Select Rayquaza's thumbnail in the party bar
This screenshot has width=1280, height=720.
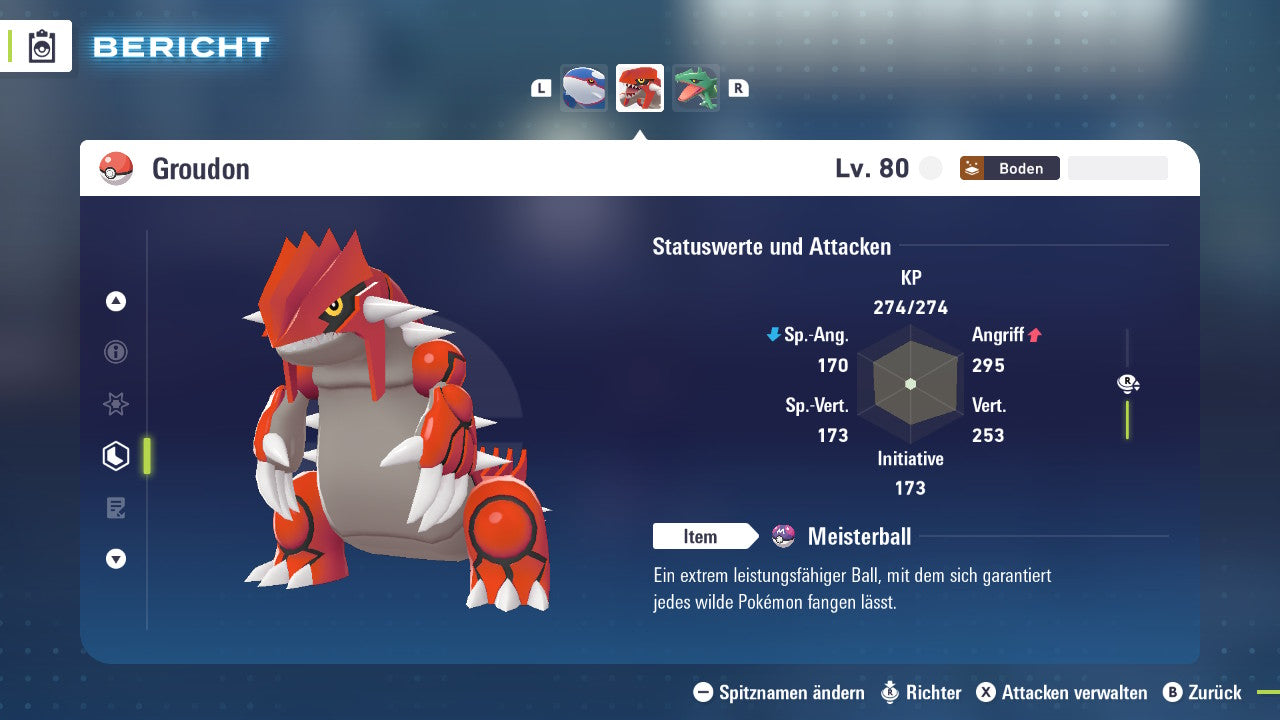696,87
